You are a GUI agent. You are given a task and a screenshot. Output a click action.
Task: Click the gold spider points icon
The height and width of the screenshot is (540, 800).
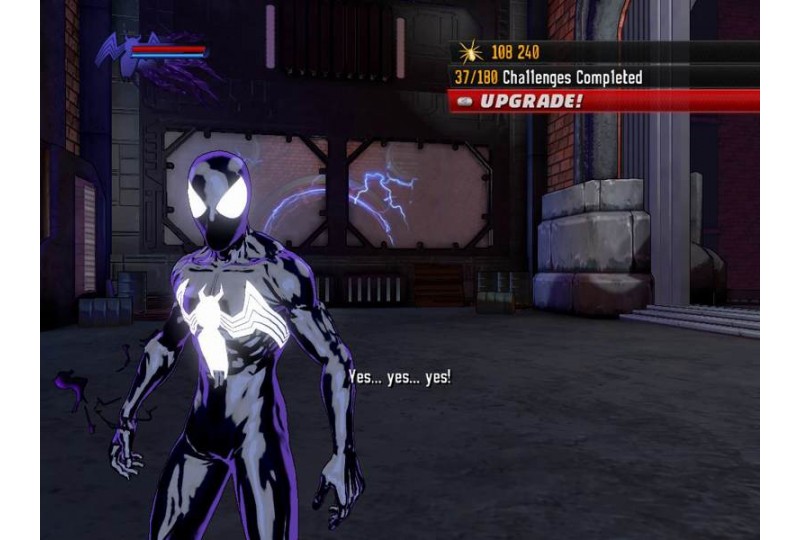coord(470,52)
